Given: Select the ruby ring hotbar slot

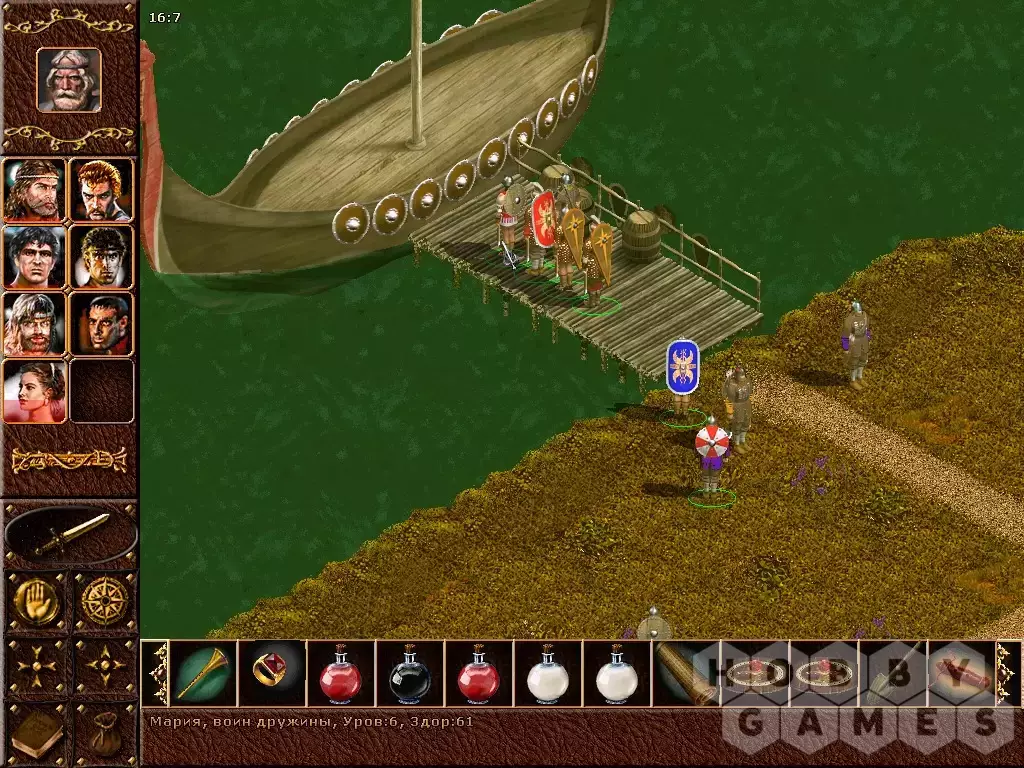Looking at the screenshot, I should 272,674.
